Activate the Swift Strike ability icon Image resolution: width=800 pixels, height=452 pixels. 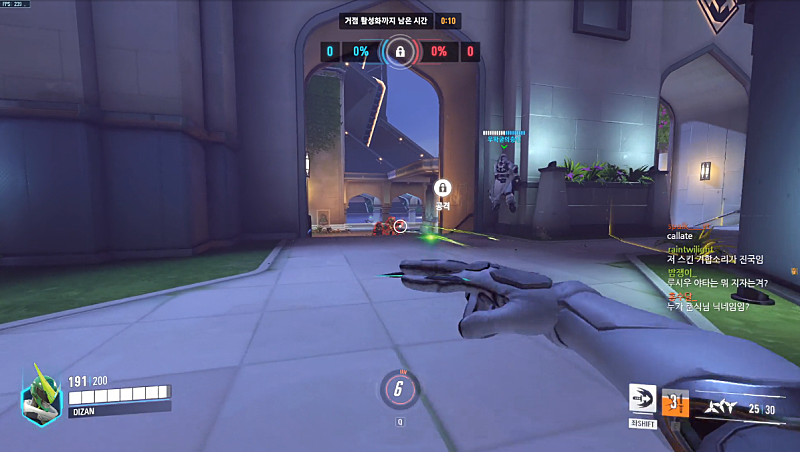pyautogui.click(x=641, y=399)
